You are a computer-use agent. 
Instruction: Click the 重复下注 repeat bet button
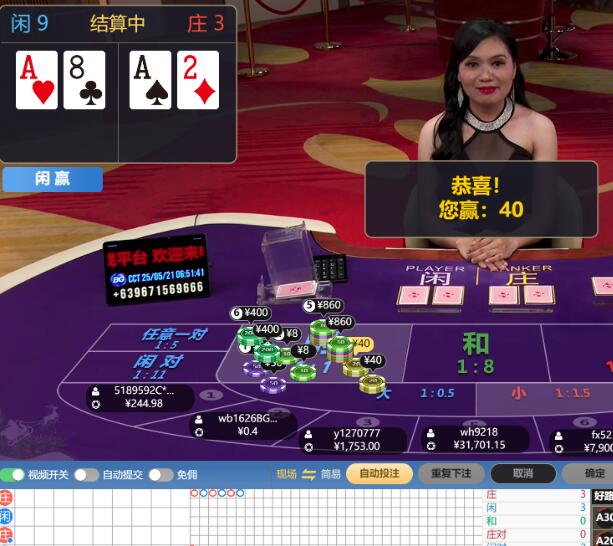pos(451,474)
